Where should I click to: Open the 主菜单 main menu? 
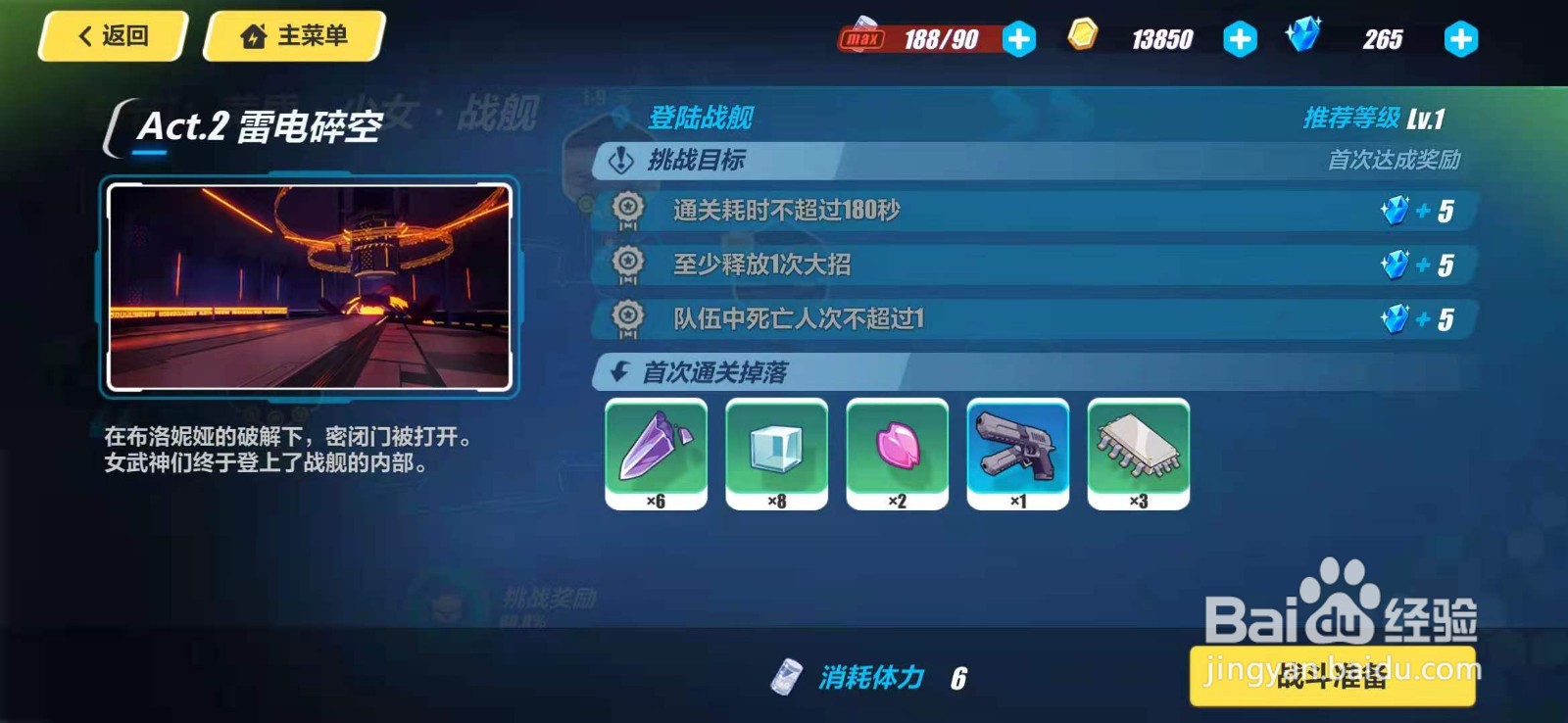(x=292, y=37)
